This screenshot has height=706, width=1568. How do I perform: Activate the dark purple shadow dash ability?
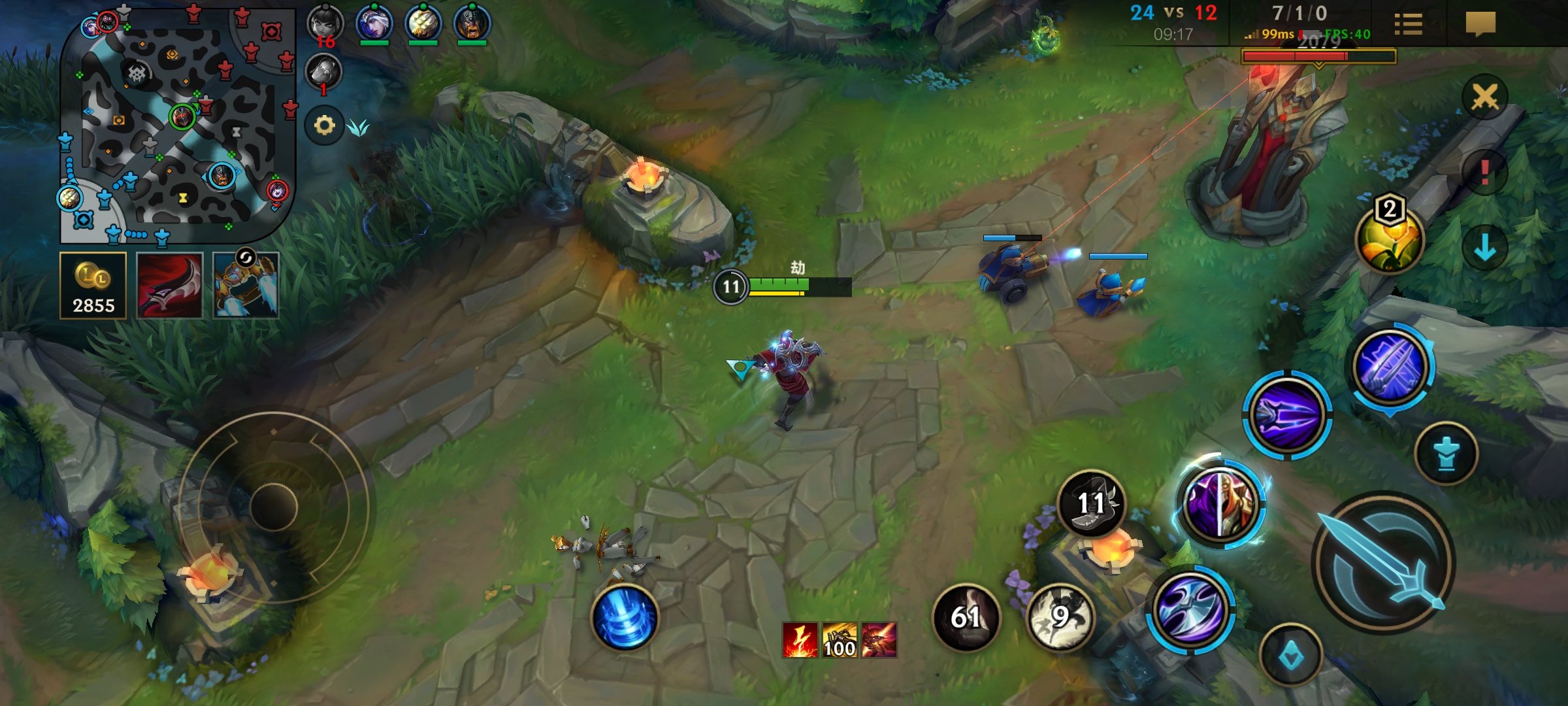(1286, 415)
